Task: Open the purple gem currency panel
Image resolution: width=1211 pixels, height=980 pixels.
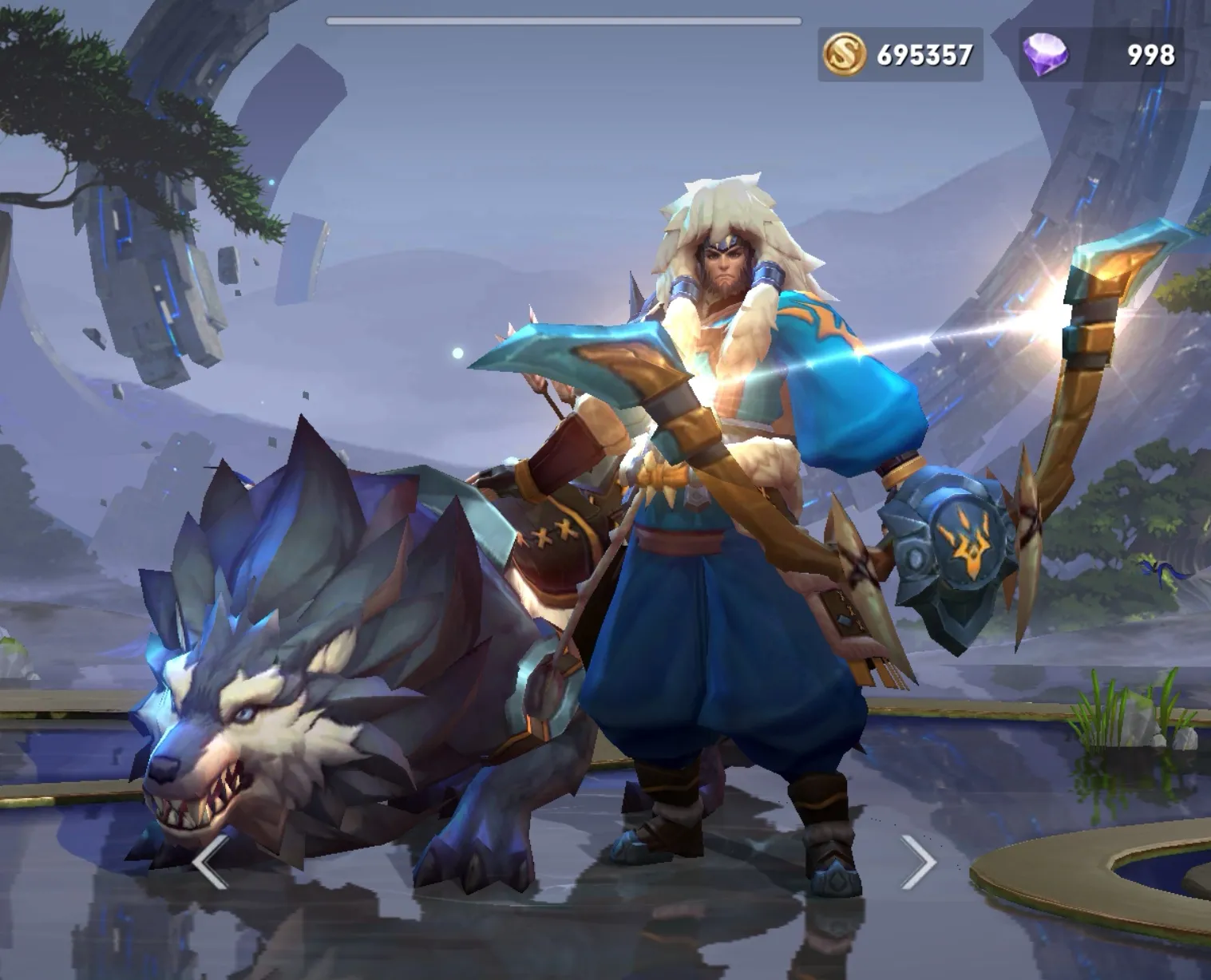Action: (1100, 54)
